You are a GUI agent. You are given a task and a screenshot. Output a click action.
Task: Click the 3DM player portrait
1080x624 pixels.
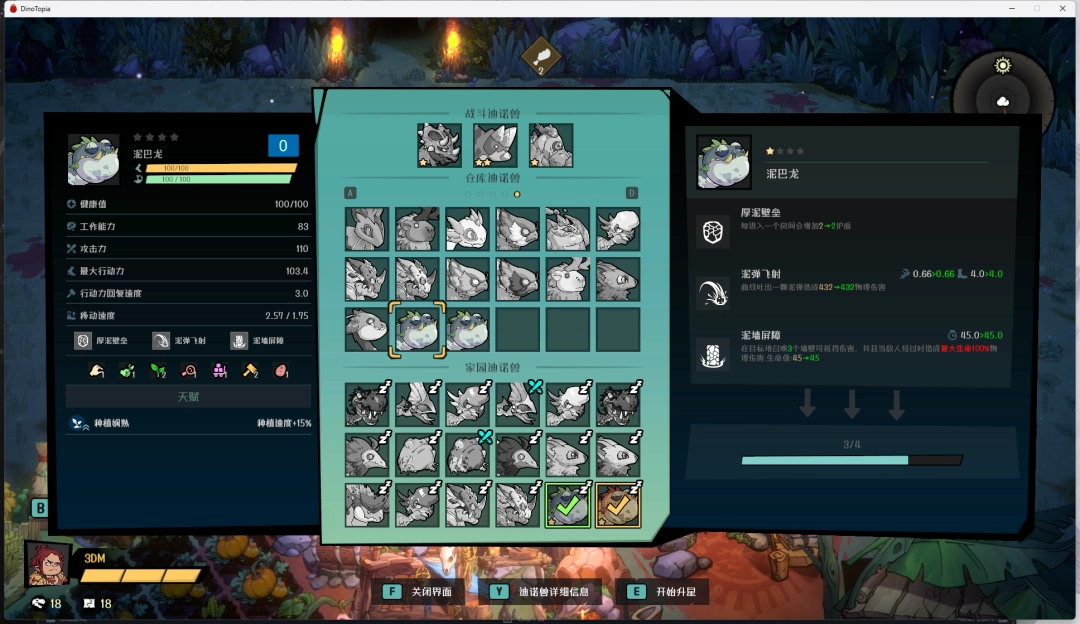48,564
